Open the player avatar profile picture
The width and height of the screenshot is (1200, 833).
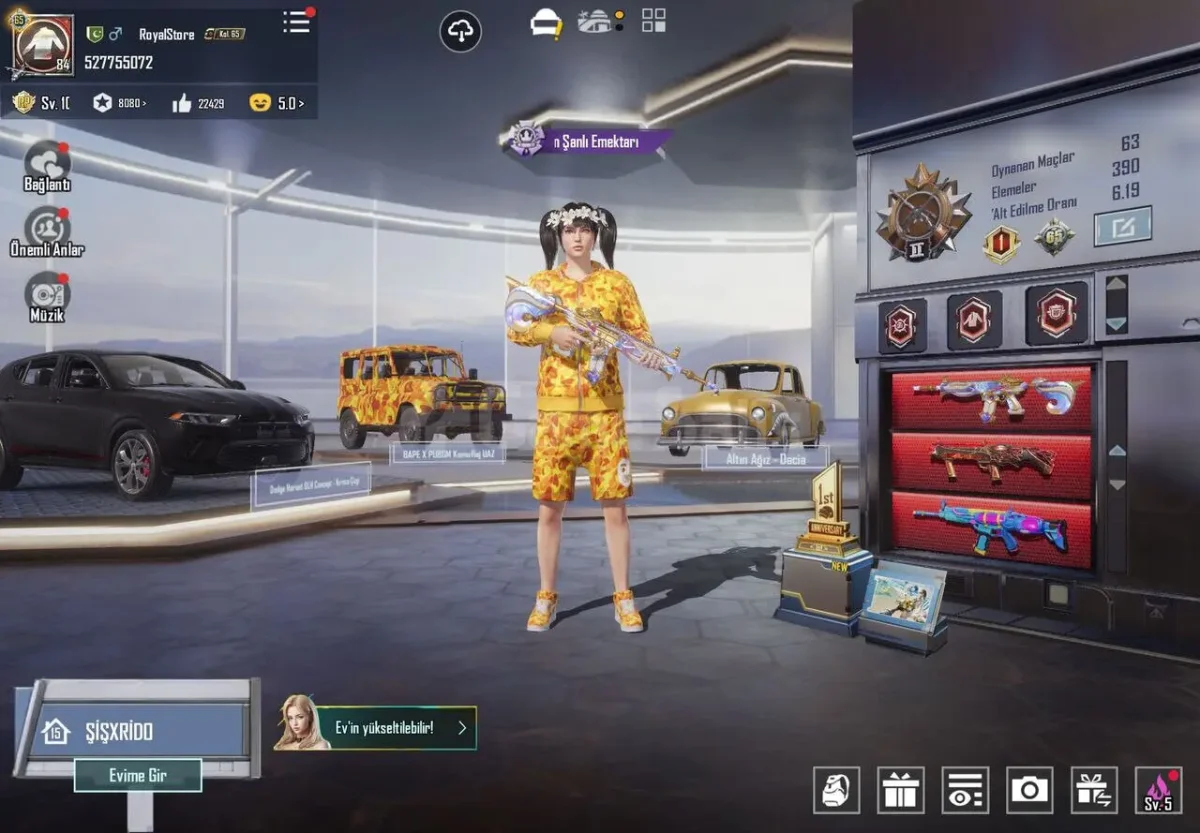(43, 46)
